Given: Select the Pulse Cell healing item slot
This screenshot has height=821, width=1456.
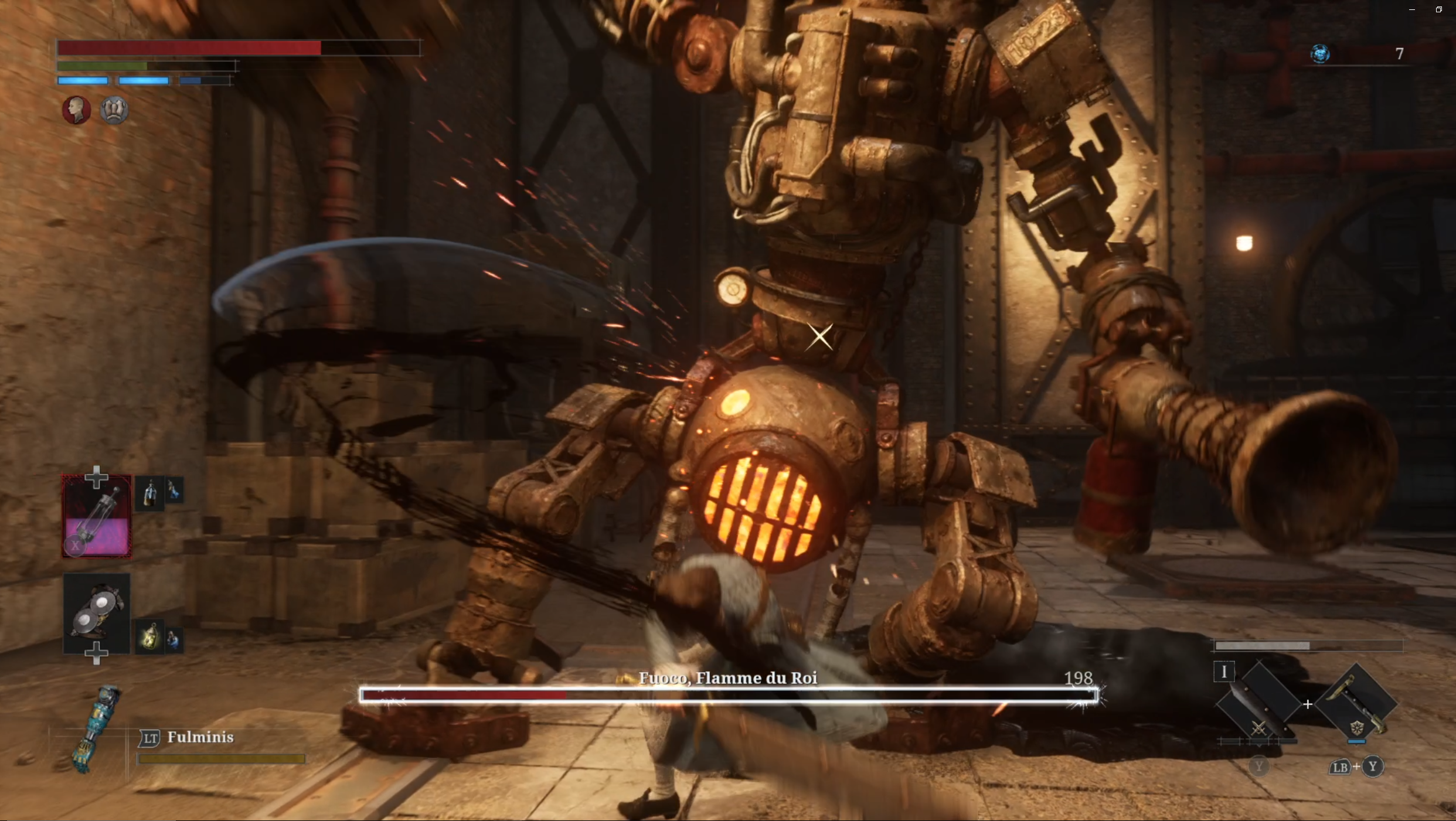Looking at the screenshot, I should point(97,516).
